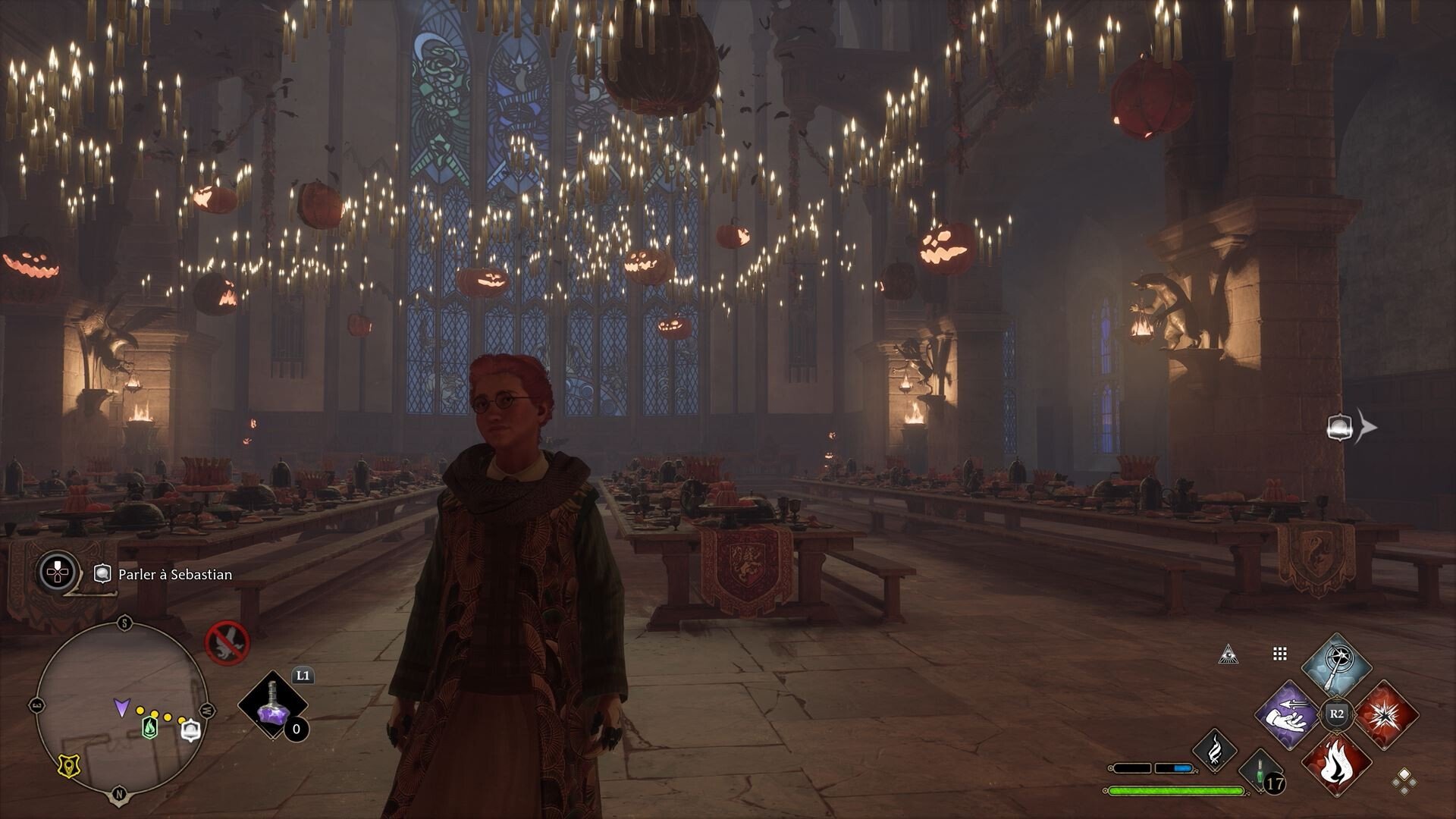Click the eye pyramid detection indicator
This screenshot has height=819, width=1456.
click(1228, 654)
